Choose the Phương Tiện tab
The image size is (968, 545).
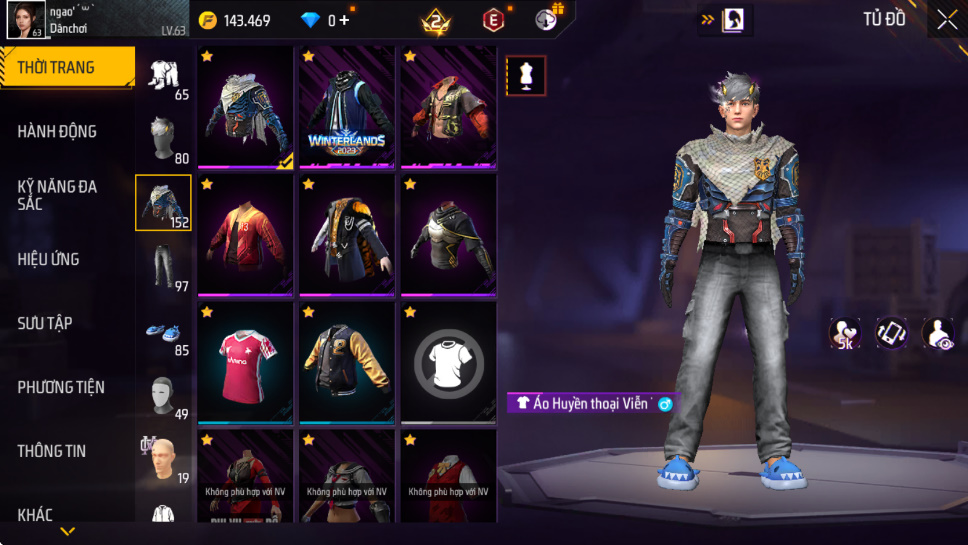61,387
